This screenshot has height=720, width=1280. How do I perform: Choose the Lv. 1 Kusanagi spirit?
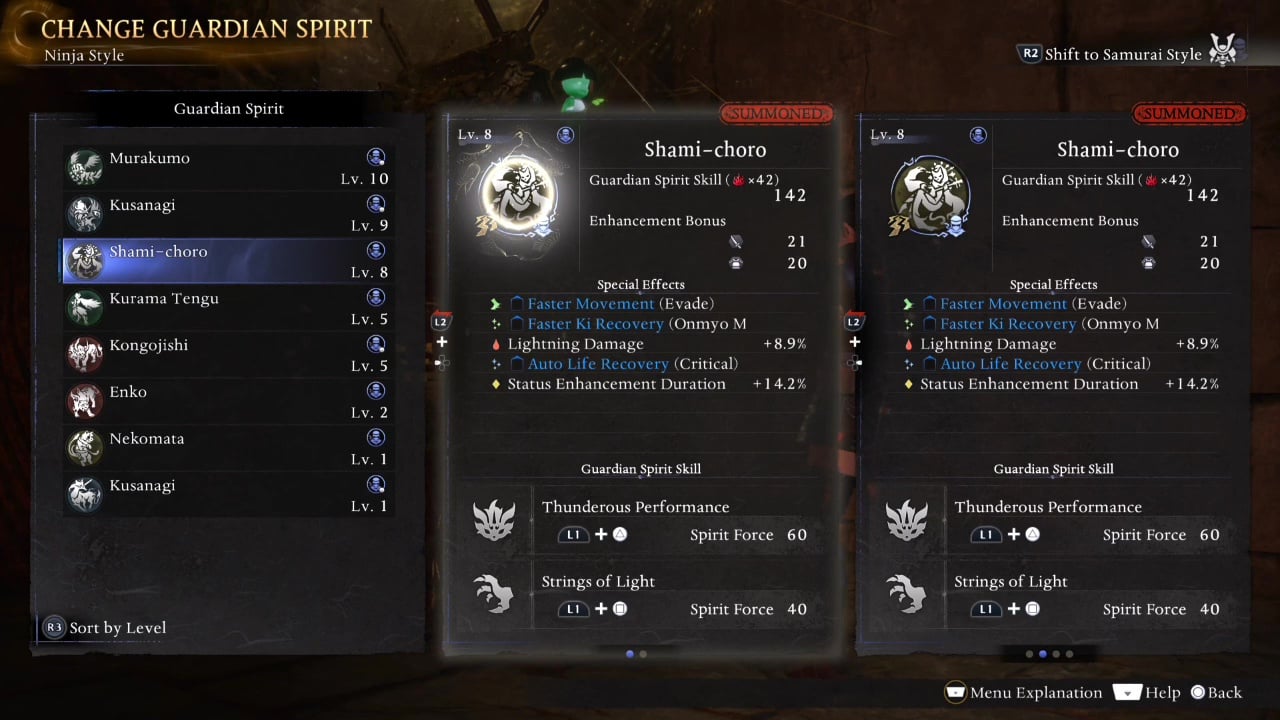click(x=228, y=495)
